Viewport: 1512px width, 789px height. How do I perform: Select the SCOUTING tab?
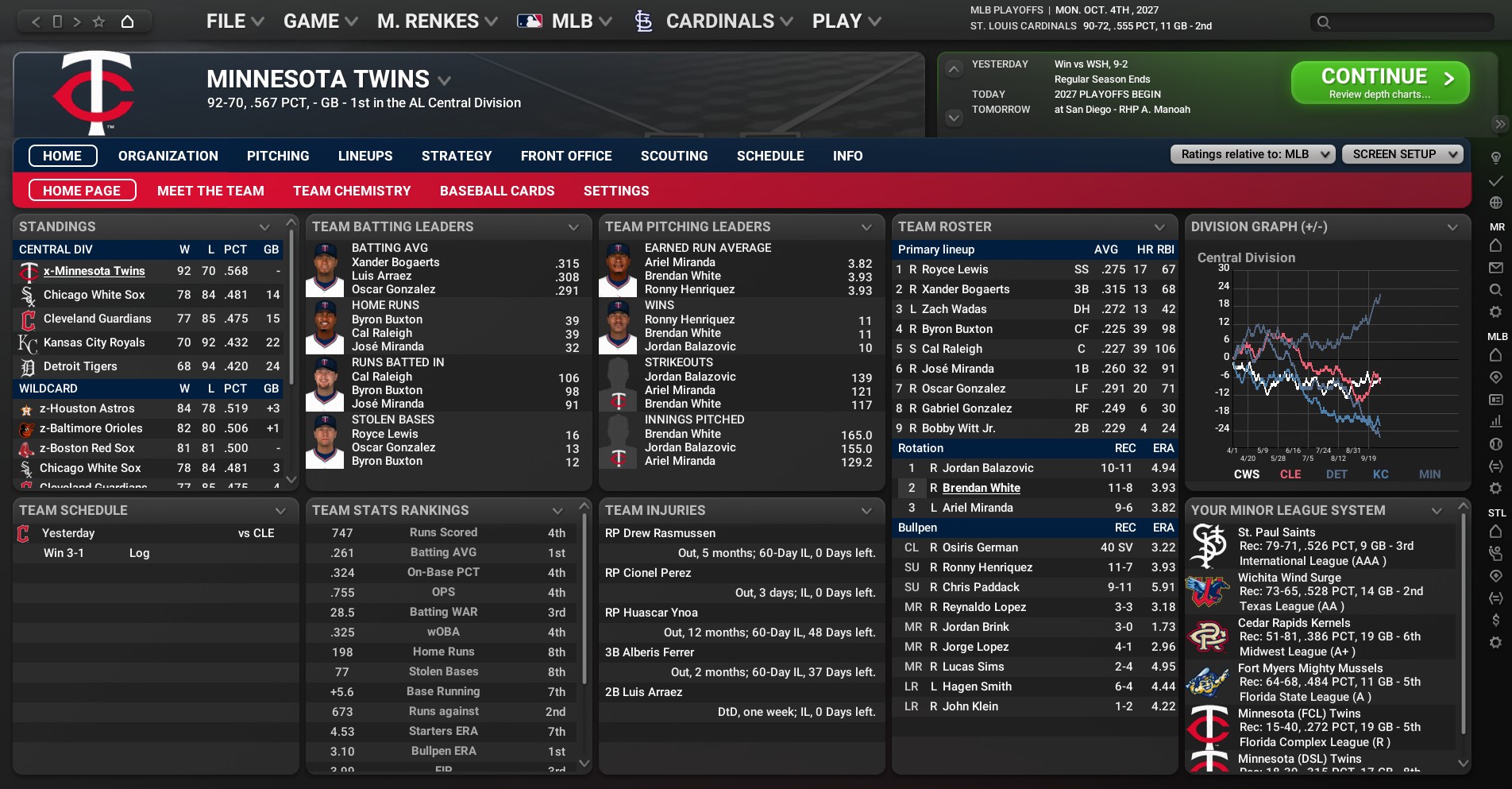point(674,156)
